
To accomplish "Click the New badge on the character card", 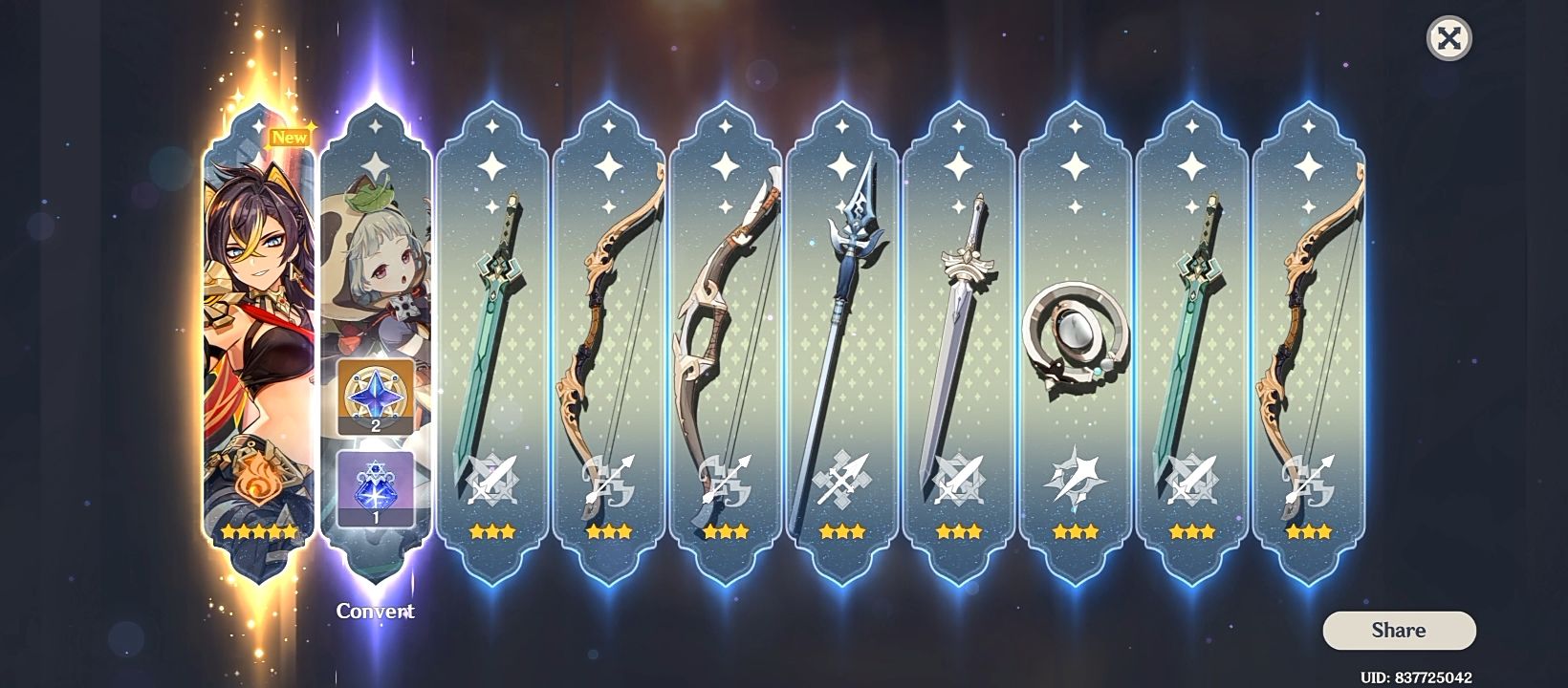I will tap(290, 136).
